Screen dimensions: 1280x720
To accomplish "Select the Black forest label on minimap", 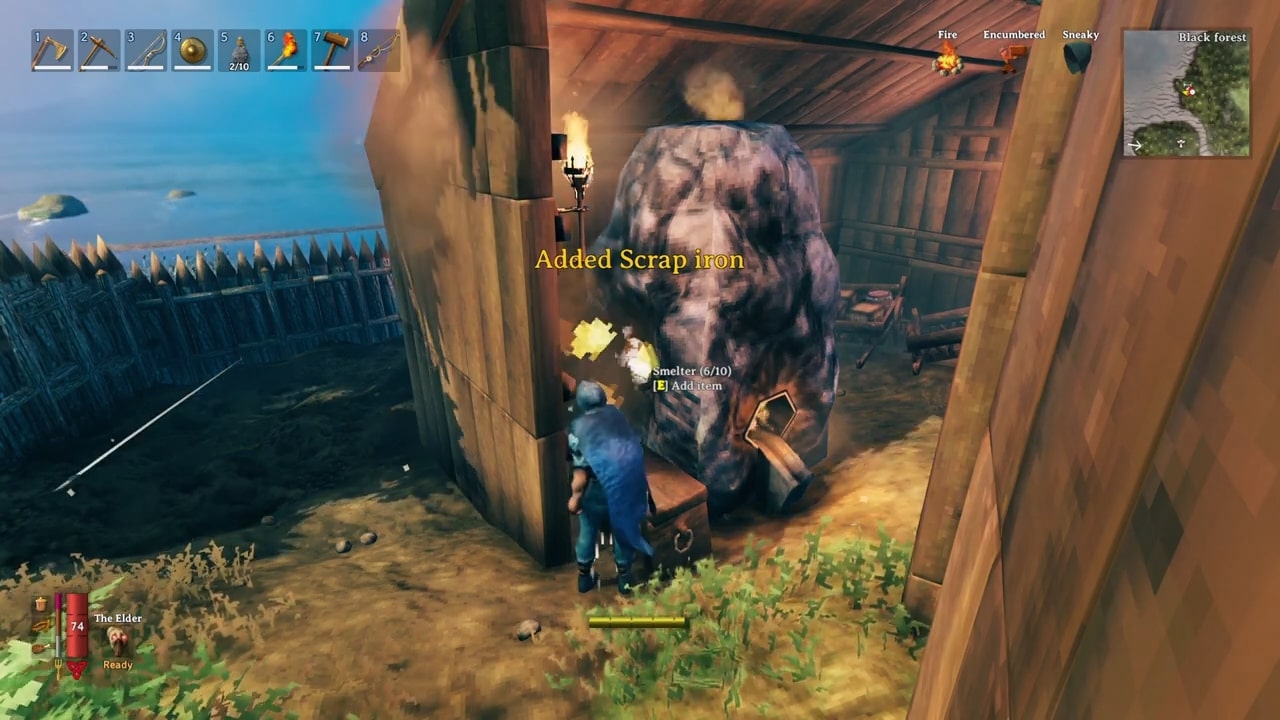I will tap(1212, 37).
